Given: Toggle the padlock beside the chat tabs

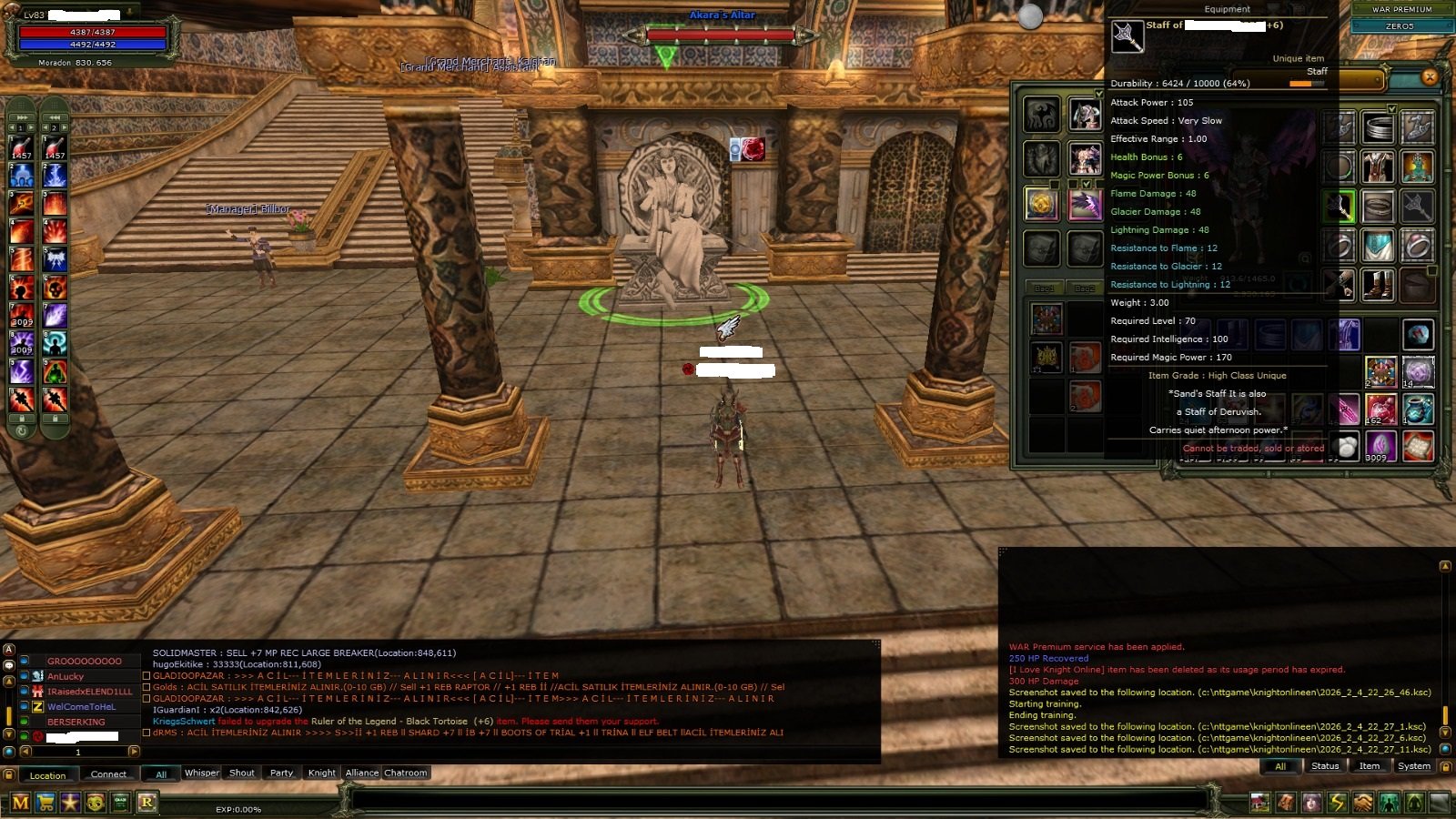Looking at the screenshot, I should point(9,773).
